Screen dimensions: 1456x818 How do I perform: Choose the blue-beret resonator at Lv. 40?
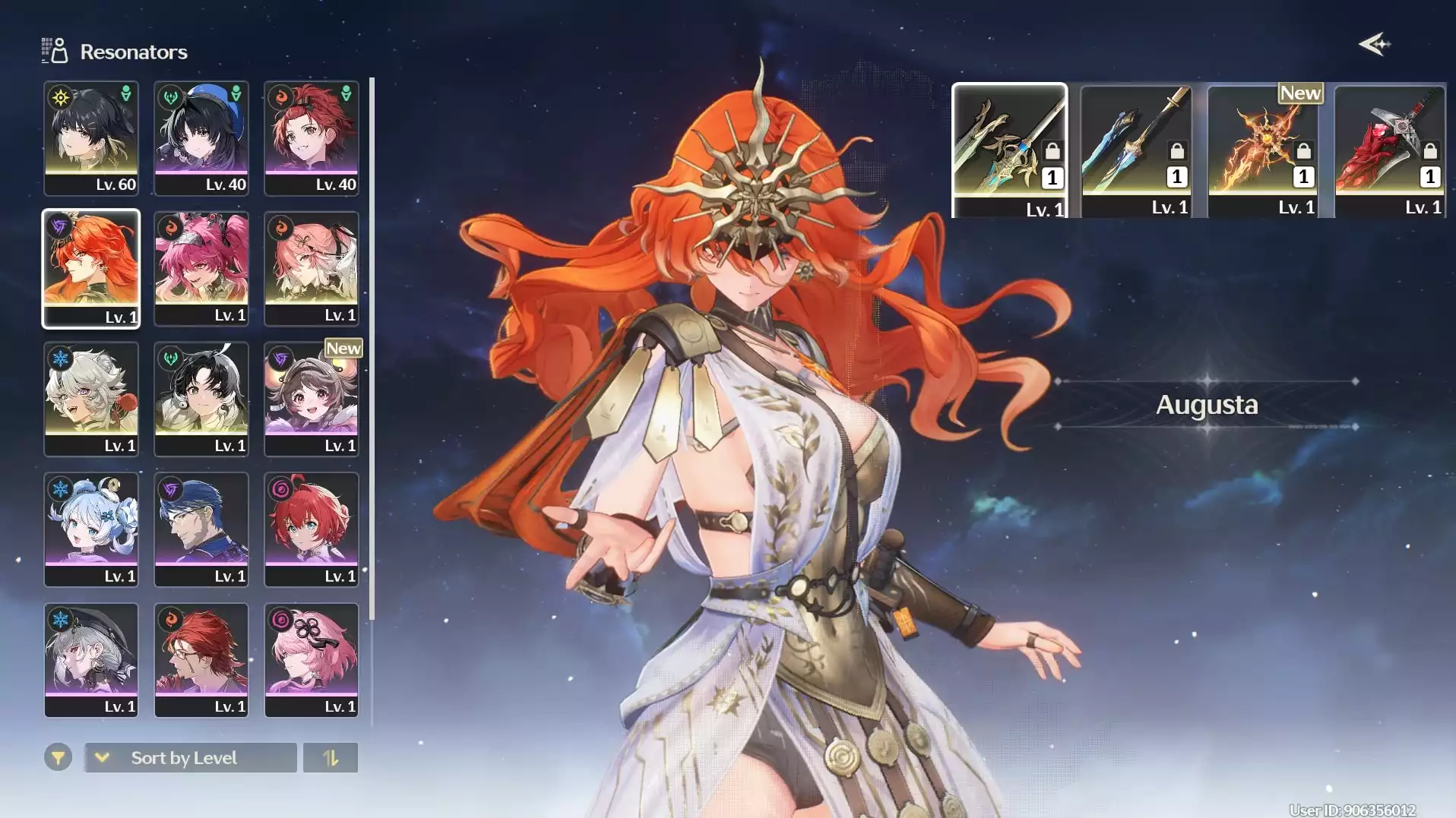pyautogui.click(x=201, y=138)
